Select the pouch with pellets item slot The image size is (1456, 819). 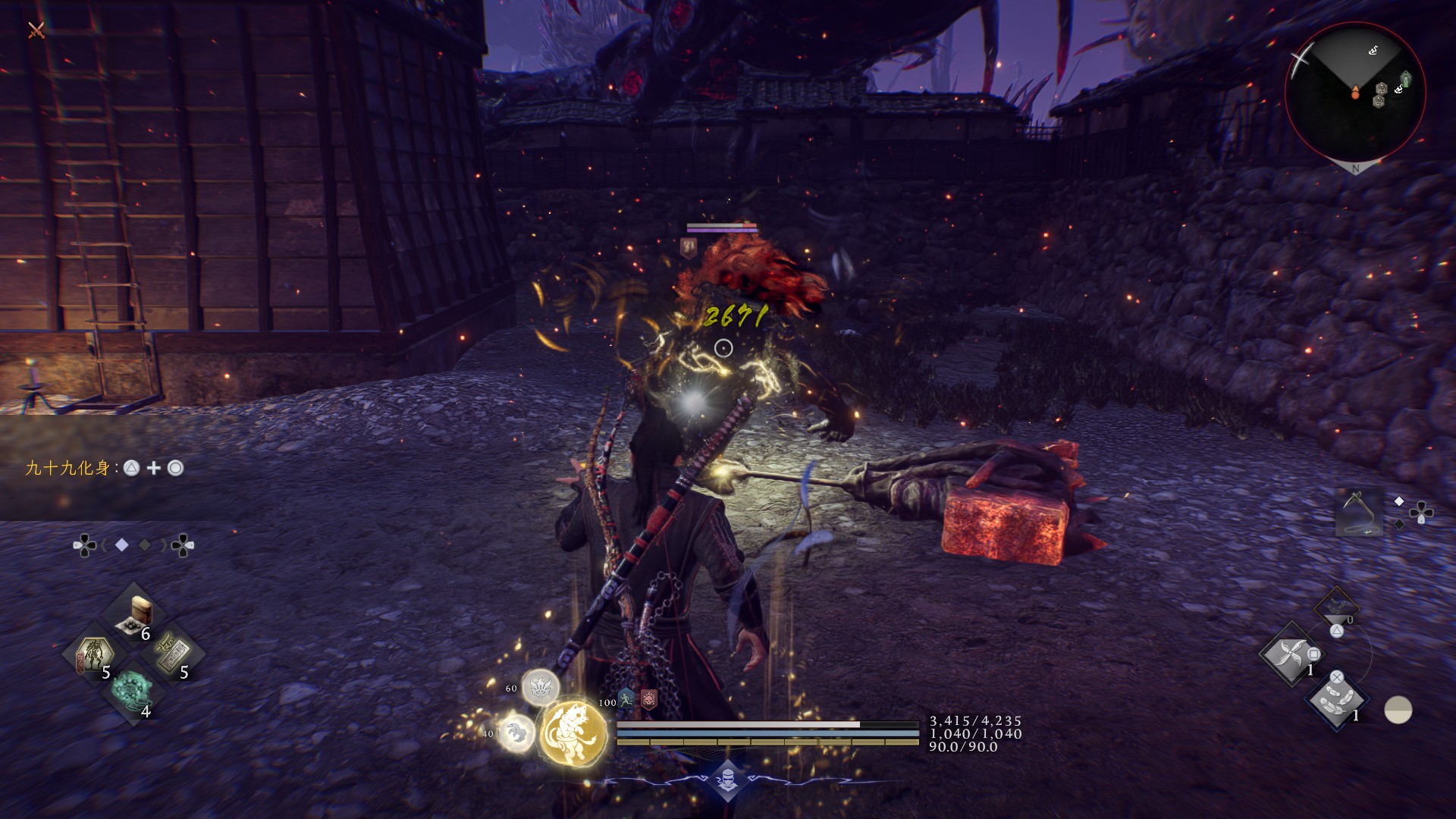coord(135,614)
